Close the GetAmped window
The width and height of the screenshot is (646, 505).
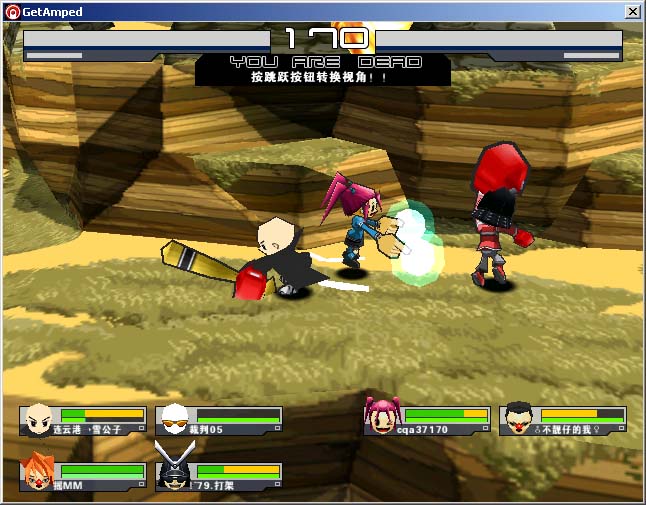pyautogui.click(x=632, y=11)
